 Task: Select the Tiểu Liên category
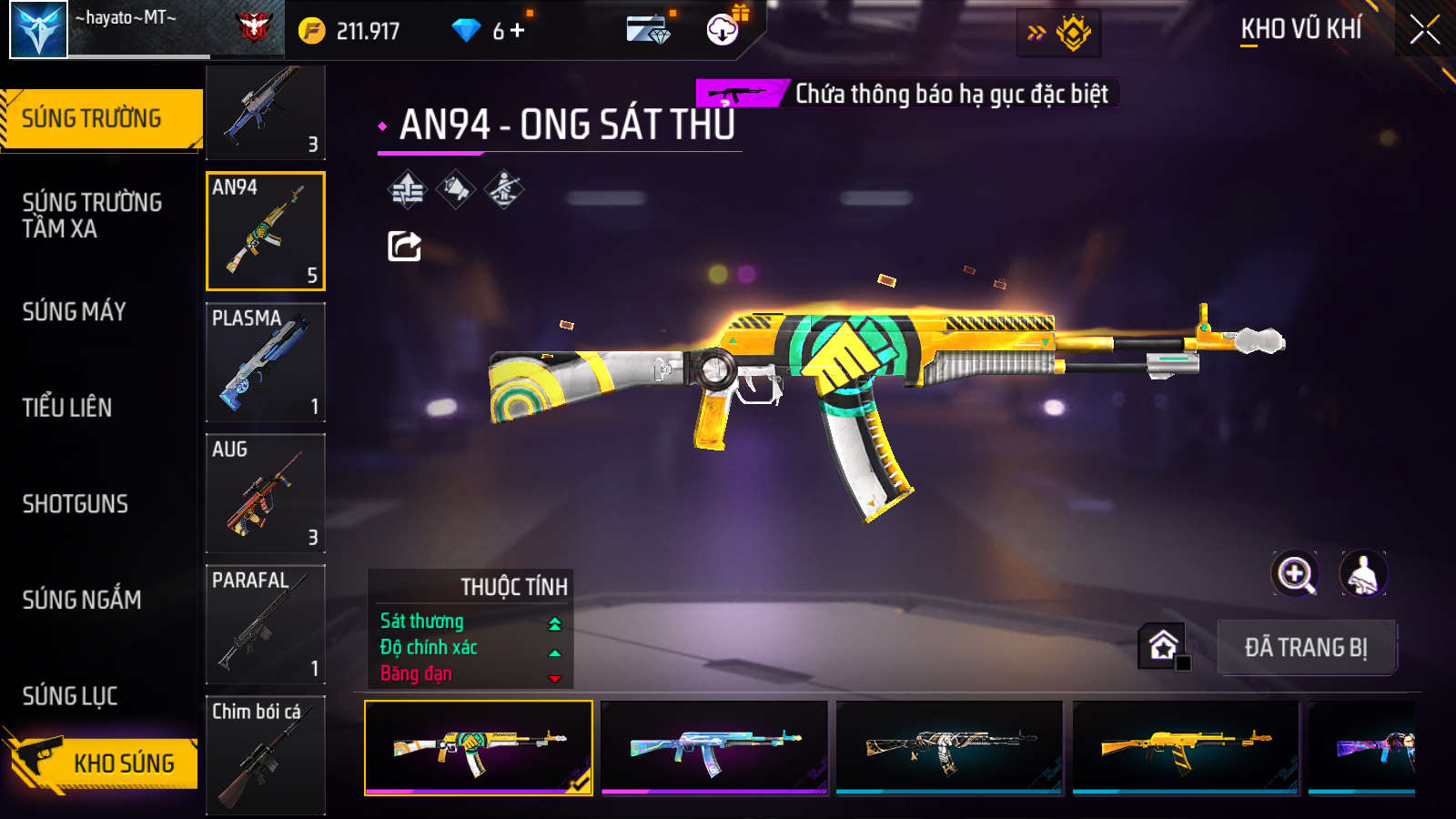[67, 408]
